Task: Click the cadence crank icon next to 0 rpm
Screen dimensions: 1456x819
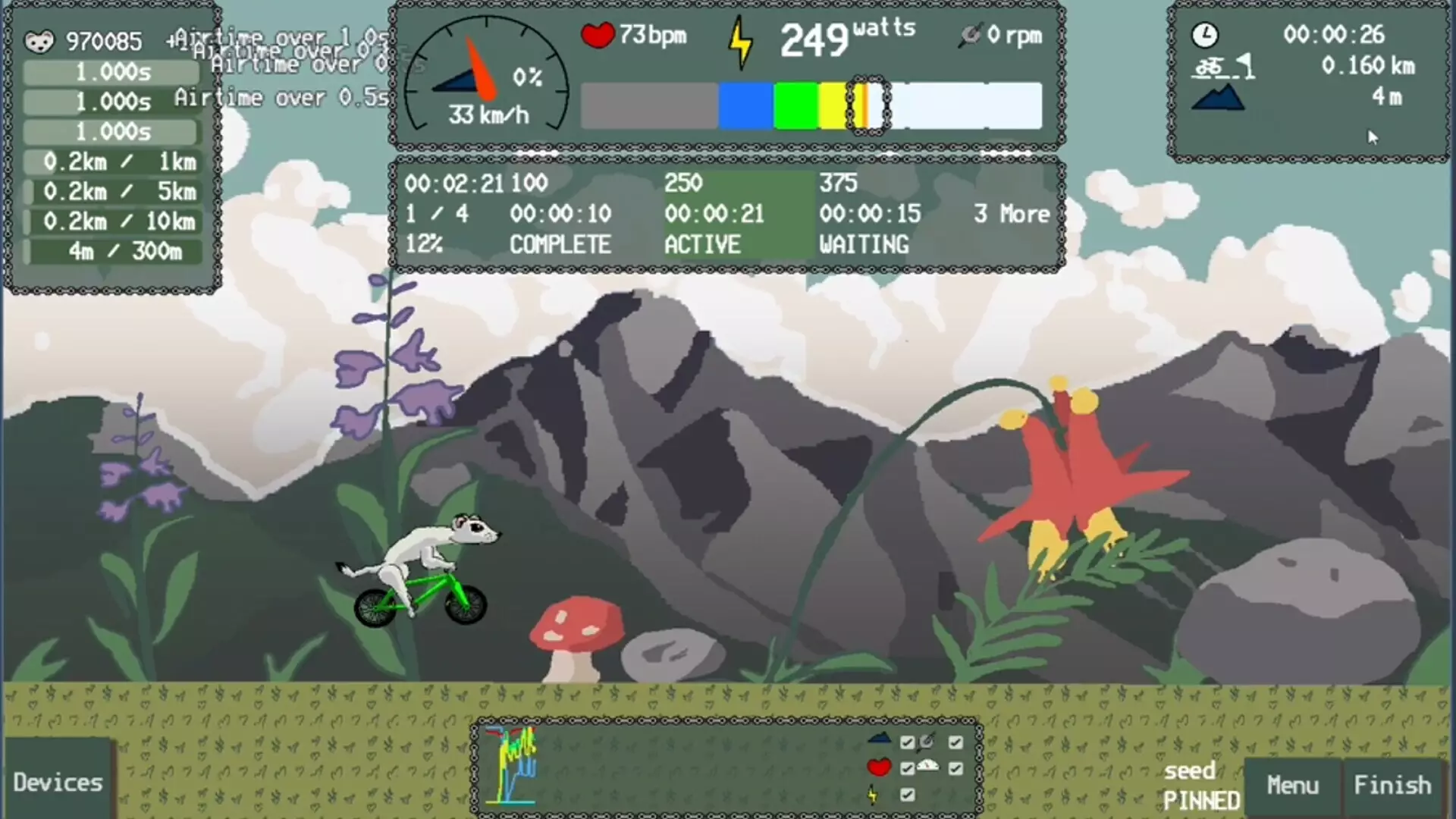Action: (x=971, y=36)
